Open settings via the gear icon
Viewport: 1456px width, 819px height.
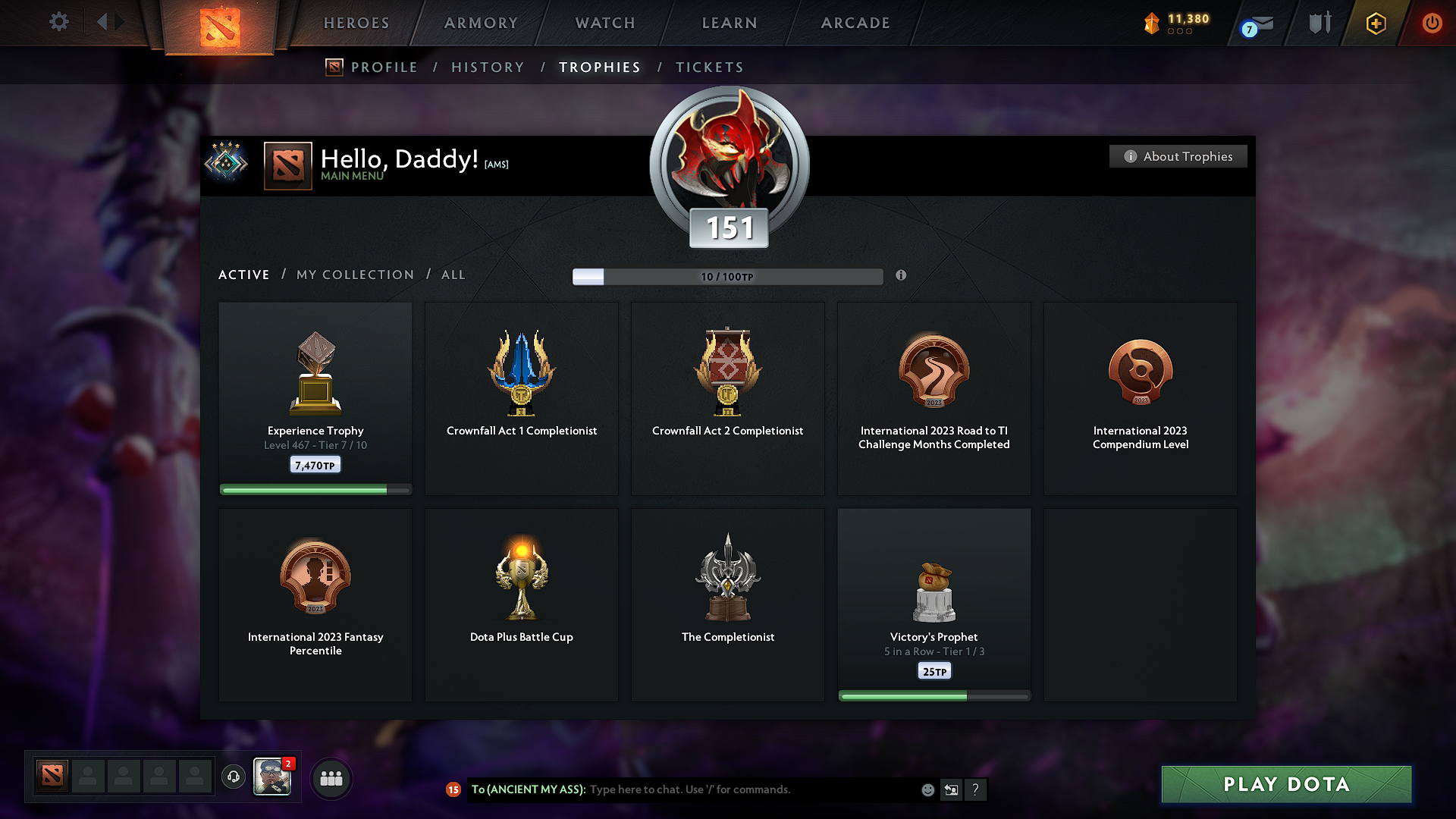[x=58, y=23]
